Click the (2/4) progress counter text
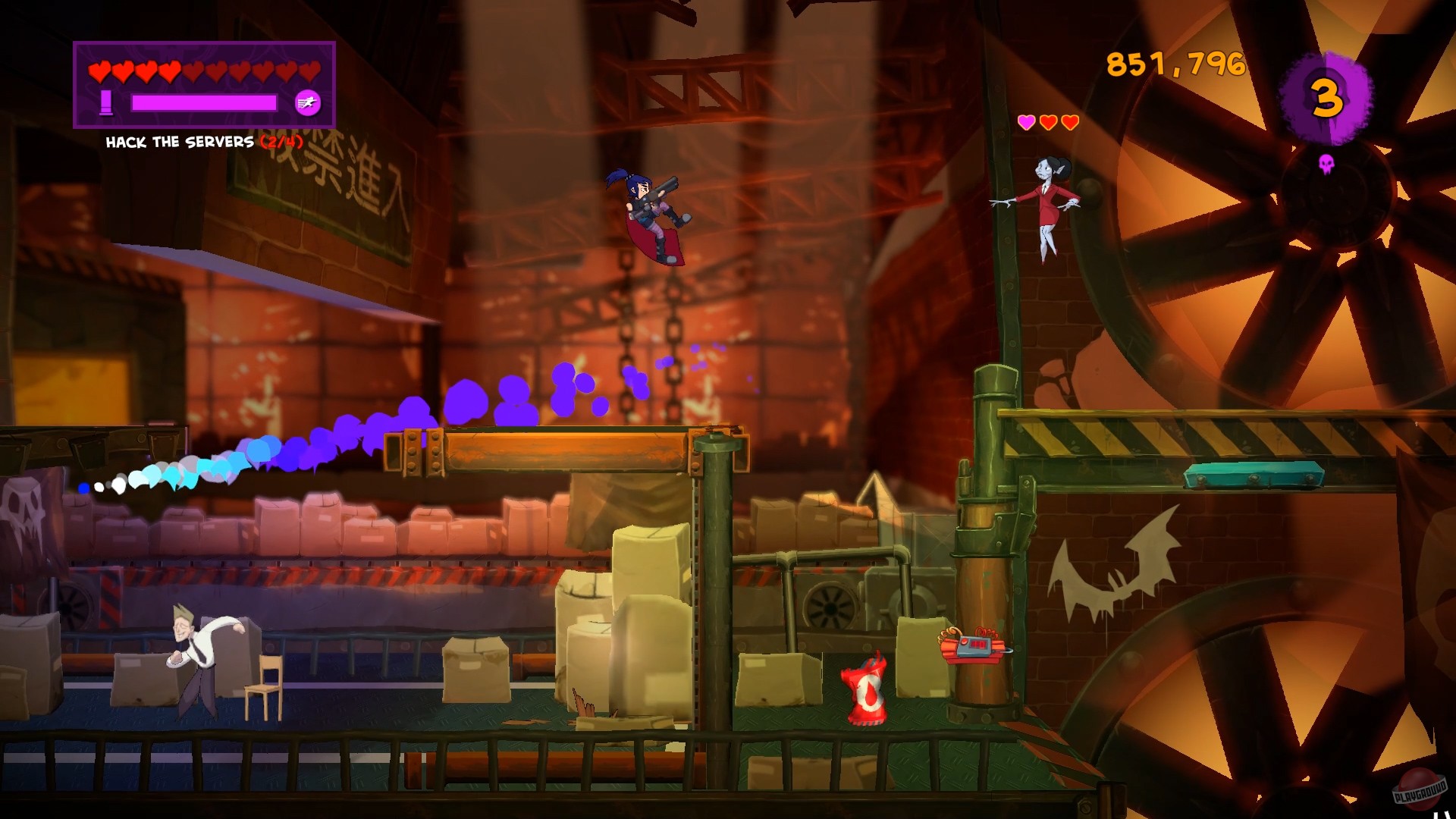The image size is (1456, 819). 282,141
